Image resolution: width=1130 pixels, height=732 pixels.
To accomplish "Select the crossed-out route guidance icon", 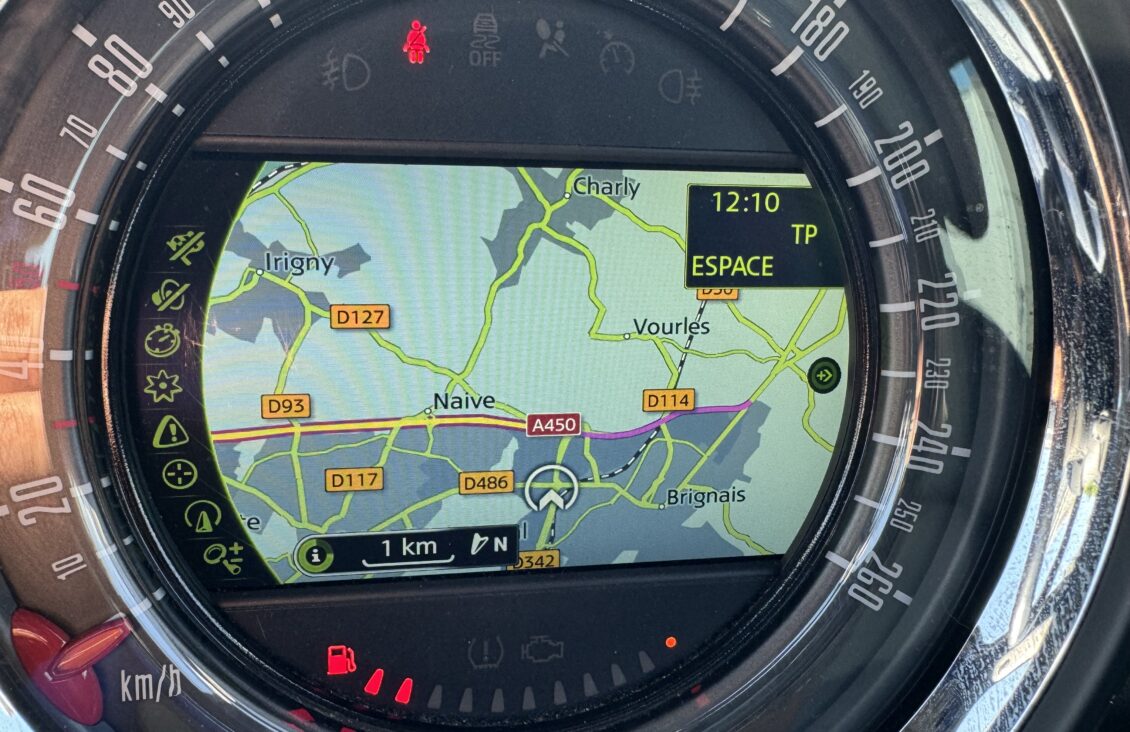I will click(186, 247).
